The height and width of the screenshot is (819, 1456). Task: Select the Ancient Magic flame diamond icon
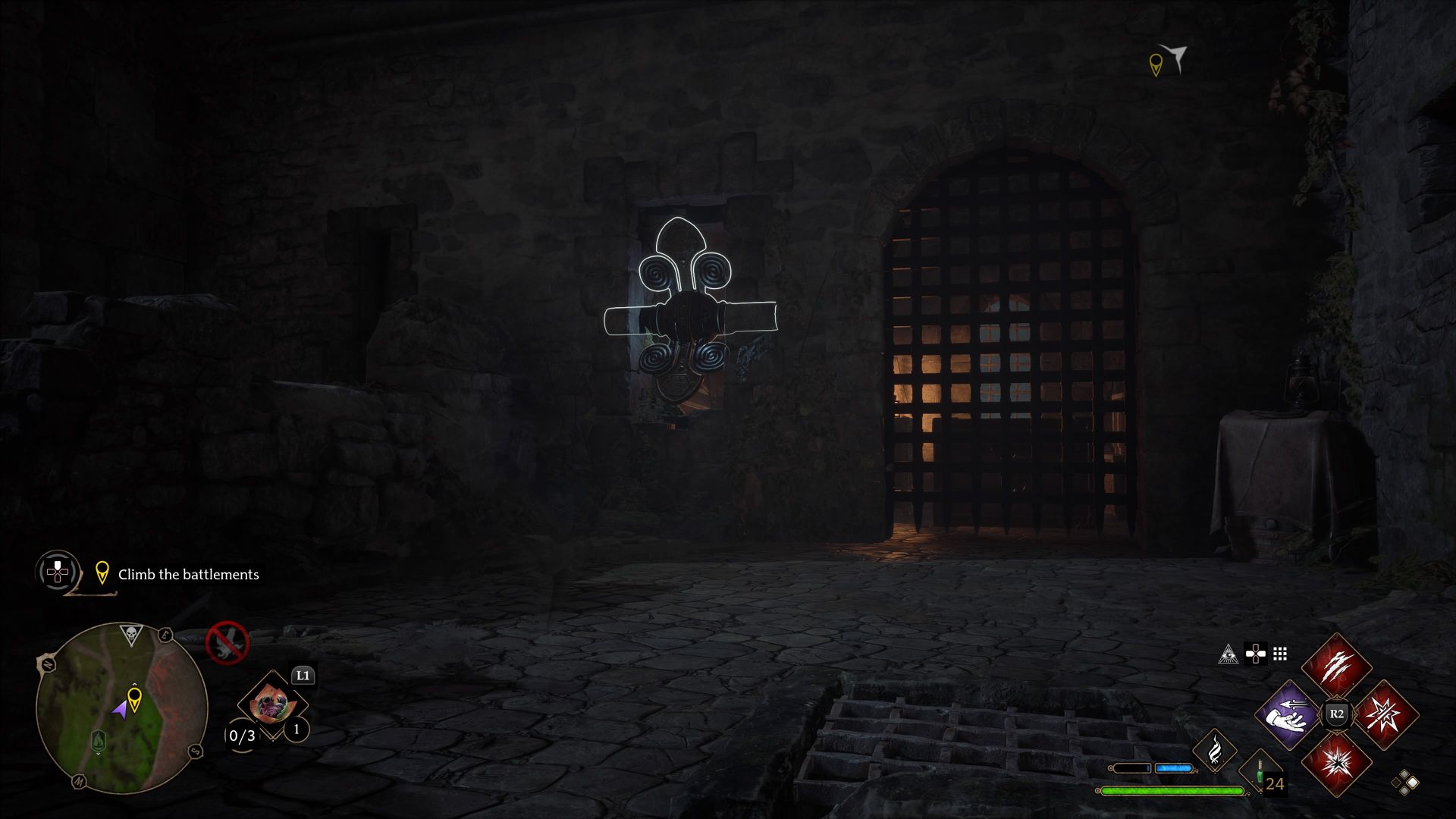tap(1216, 751)
